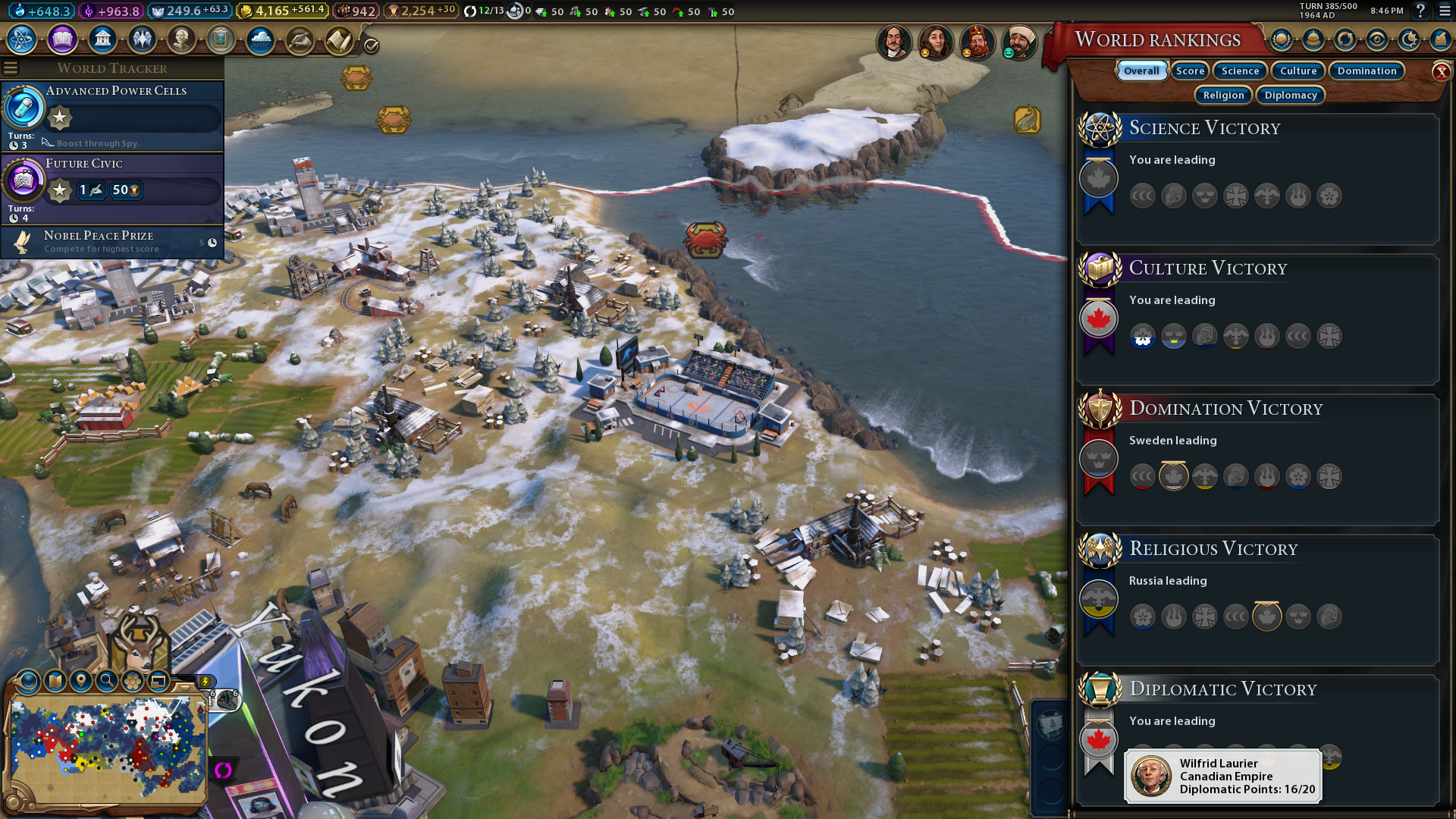1456x819 pixels.
Task: Select the Future Civic tracker entry
Action: (x=114, y=186)
